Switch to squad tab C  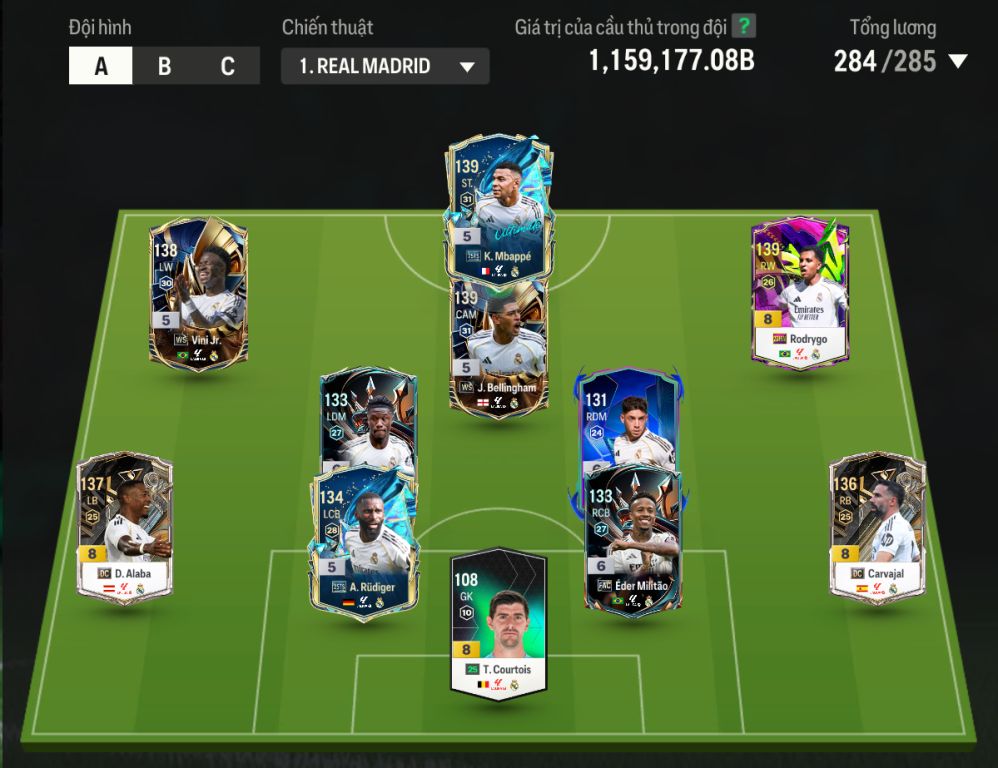click(227, 67)
